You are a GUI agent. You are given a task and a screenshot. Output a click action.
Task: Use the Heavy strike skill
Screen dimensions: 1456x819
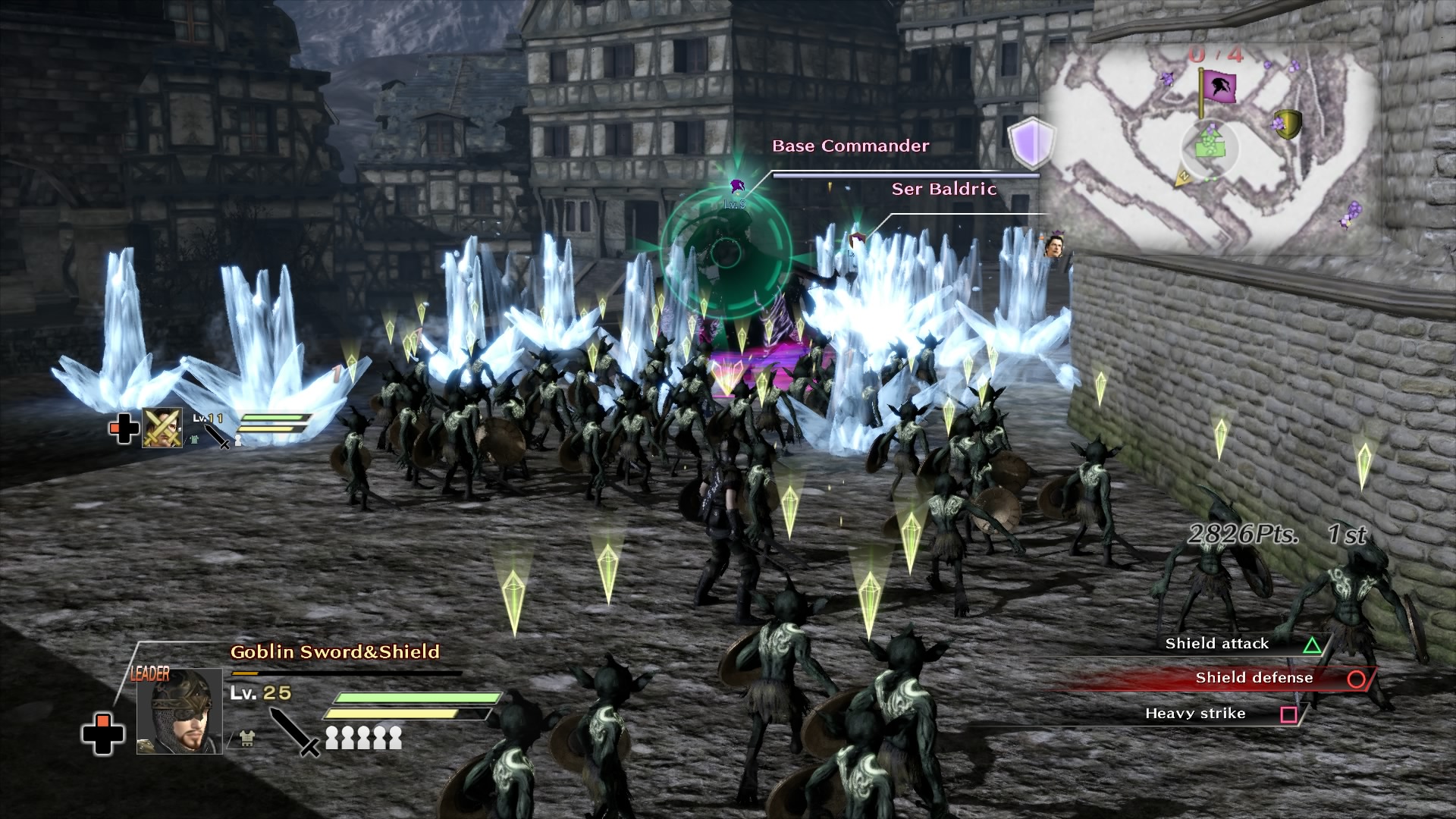coord(1195,714)
